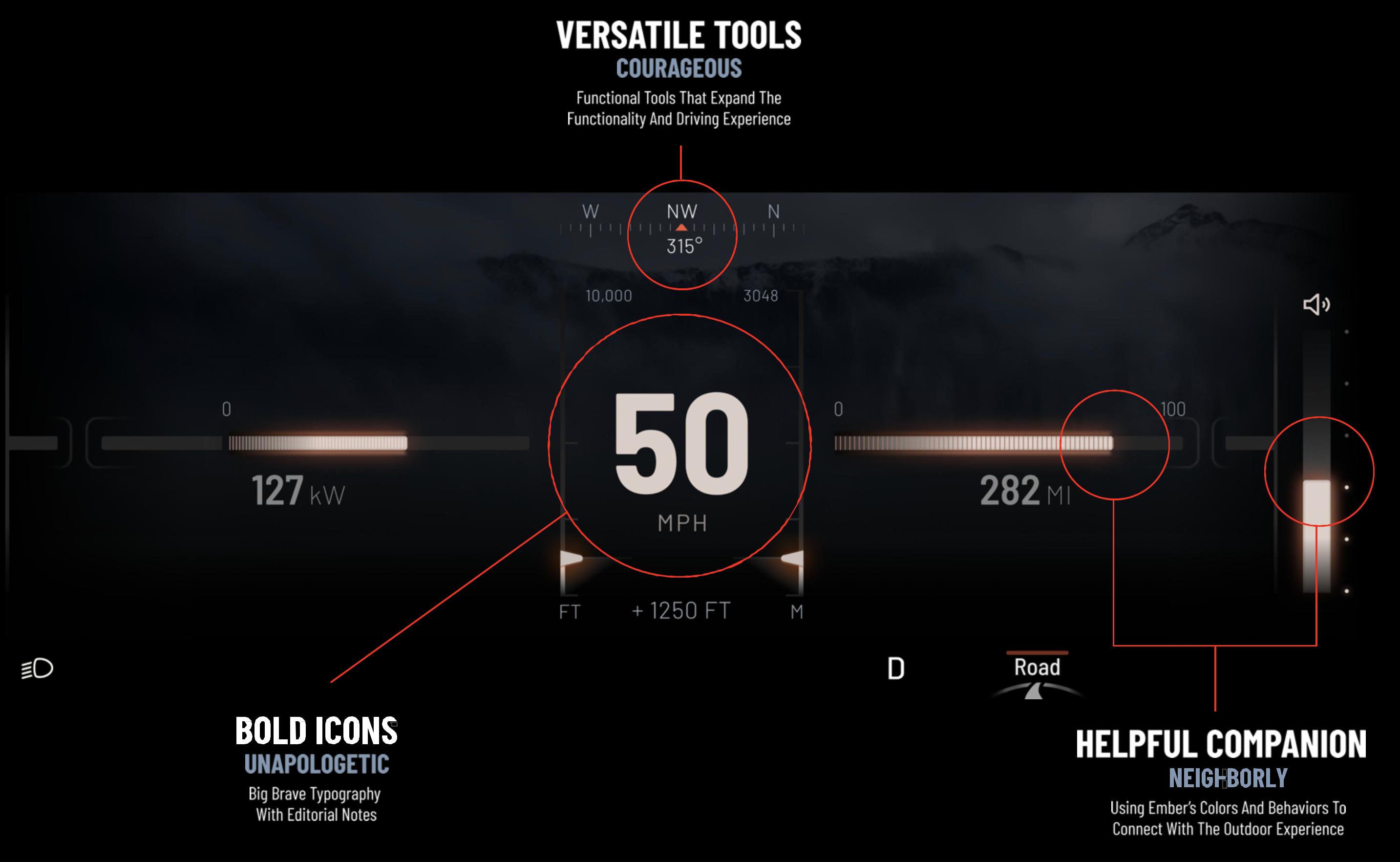The image size is (1400, 862).
Task: Click the NW compass heading
Action: 682,212
